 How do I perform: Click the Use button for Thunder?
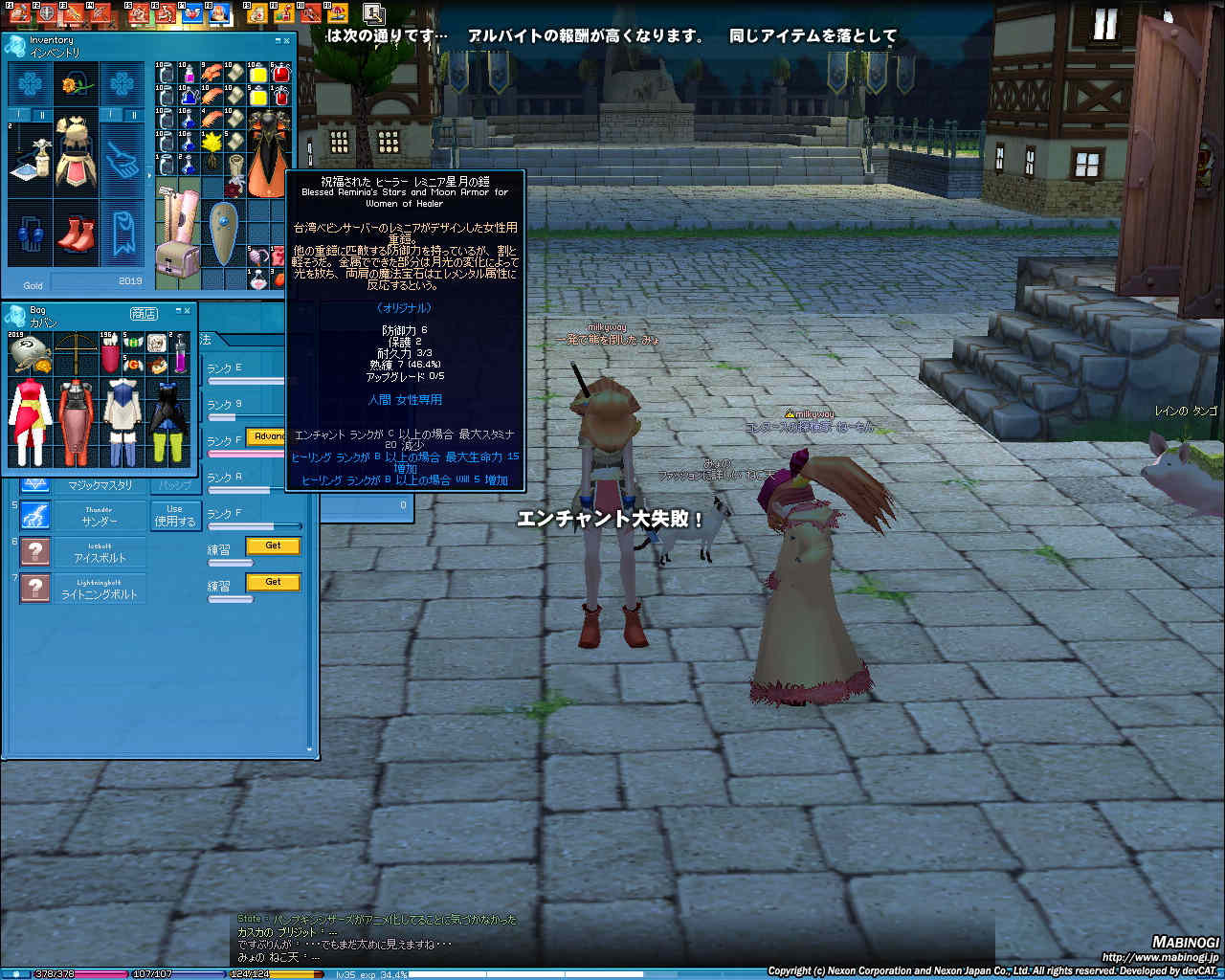coord(174,515)
